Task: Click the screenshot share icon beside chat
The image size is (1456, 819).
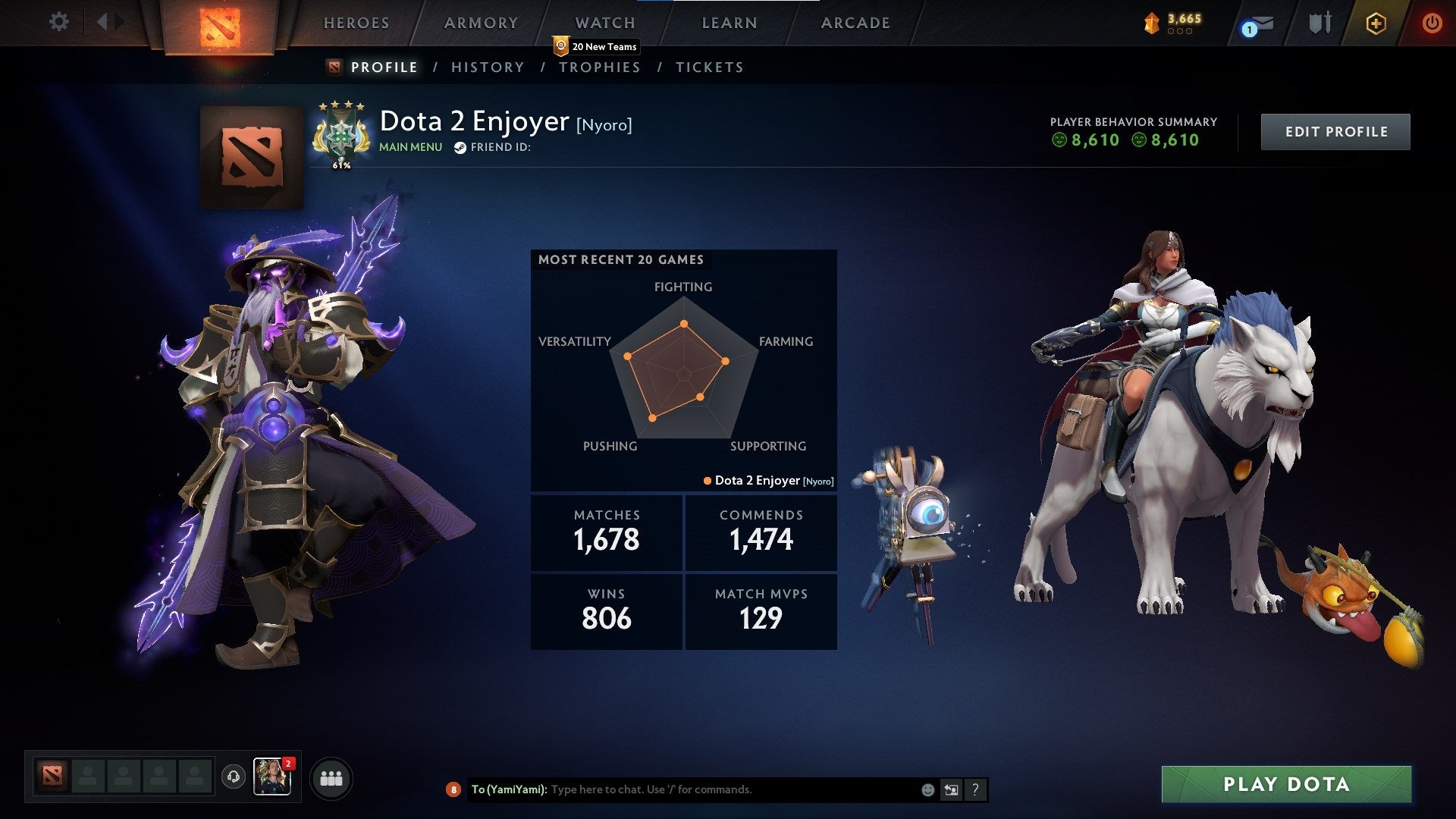Action: click(x=951, y=789)
